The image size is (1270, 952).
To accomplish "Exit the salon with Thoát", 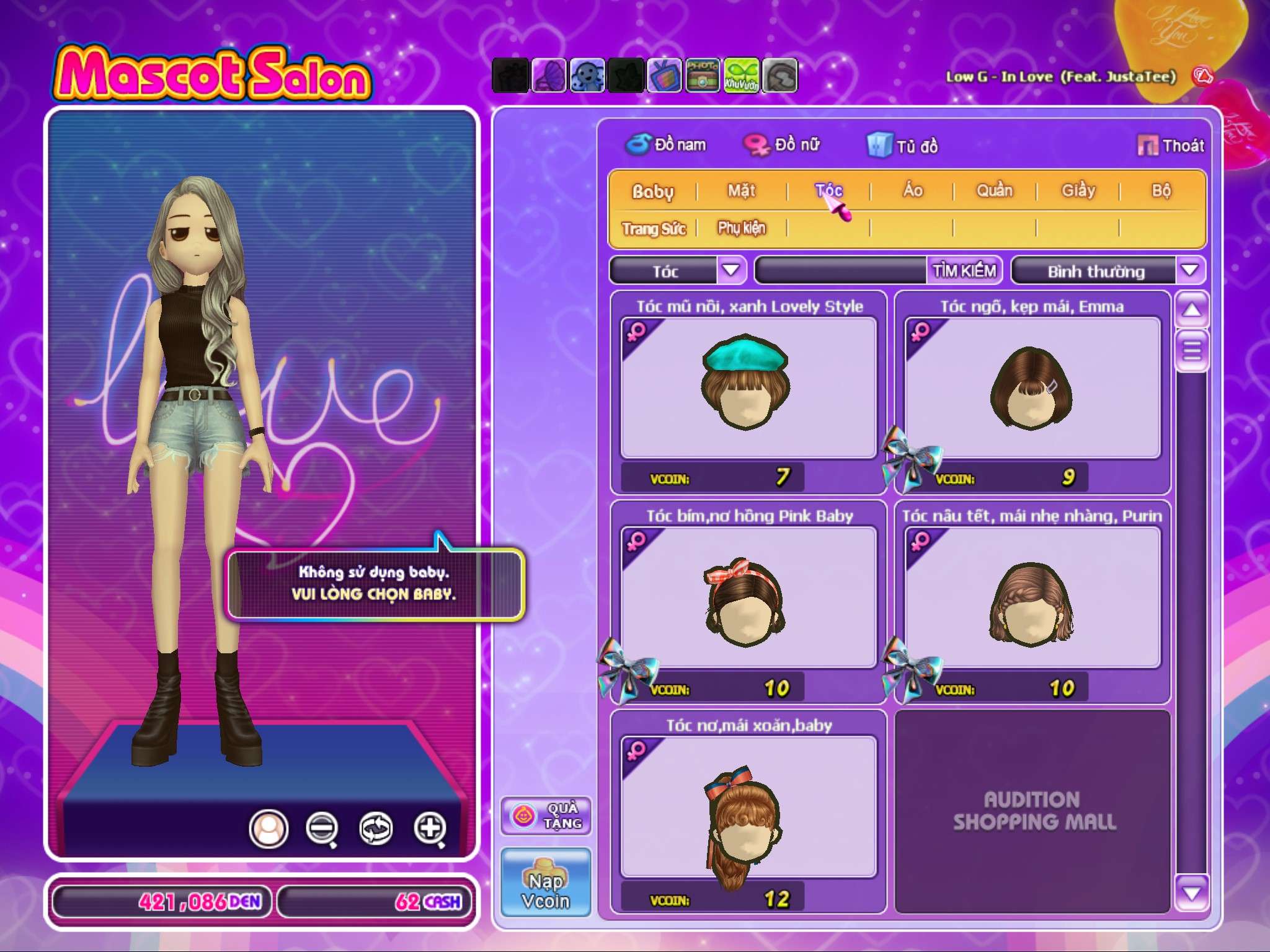I will click(1171, 146).
